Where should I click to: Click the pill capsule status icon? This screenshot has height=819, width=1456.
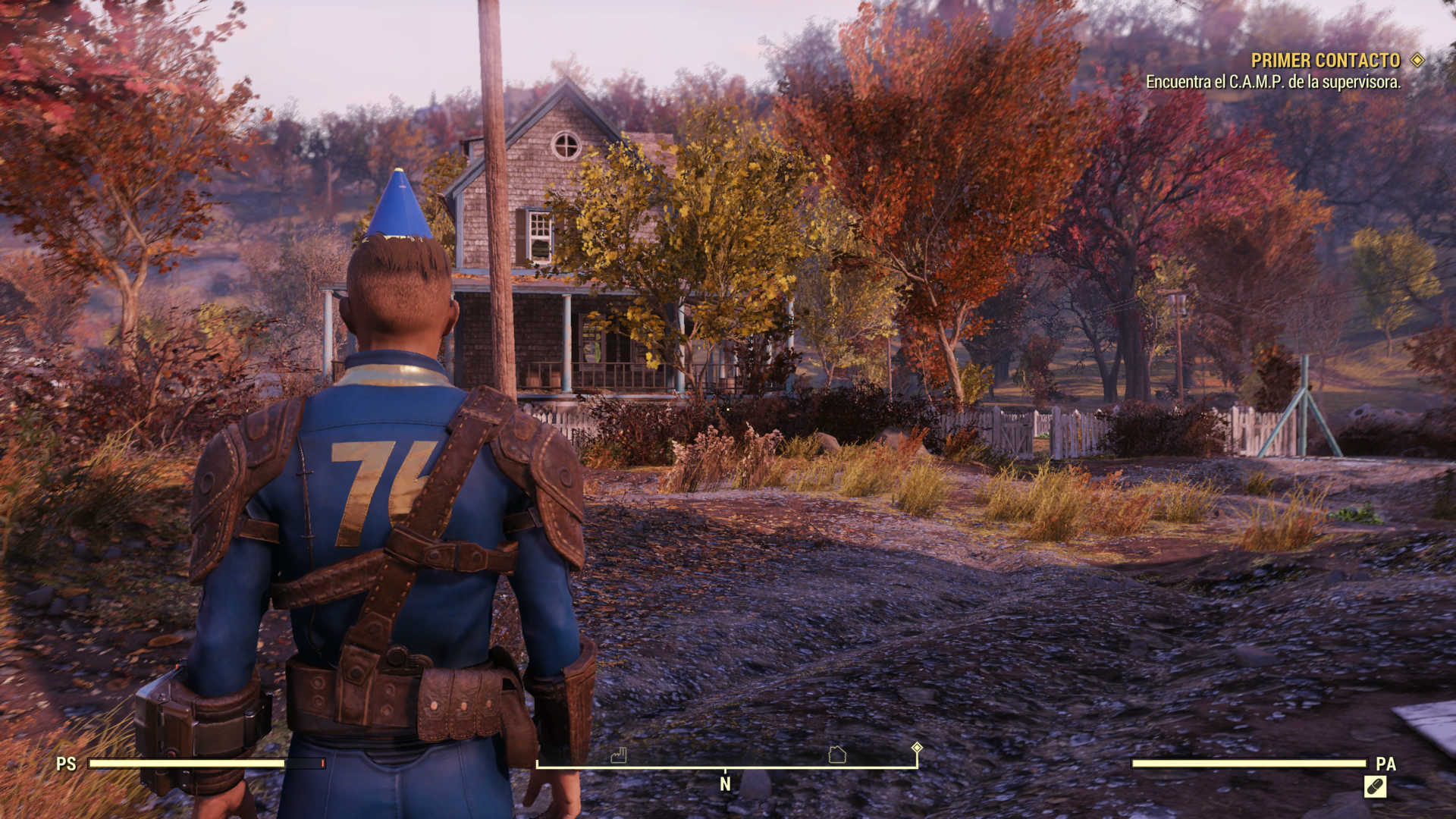click(1375, 787)
